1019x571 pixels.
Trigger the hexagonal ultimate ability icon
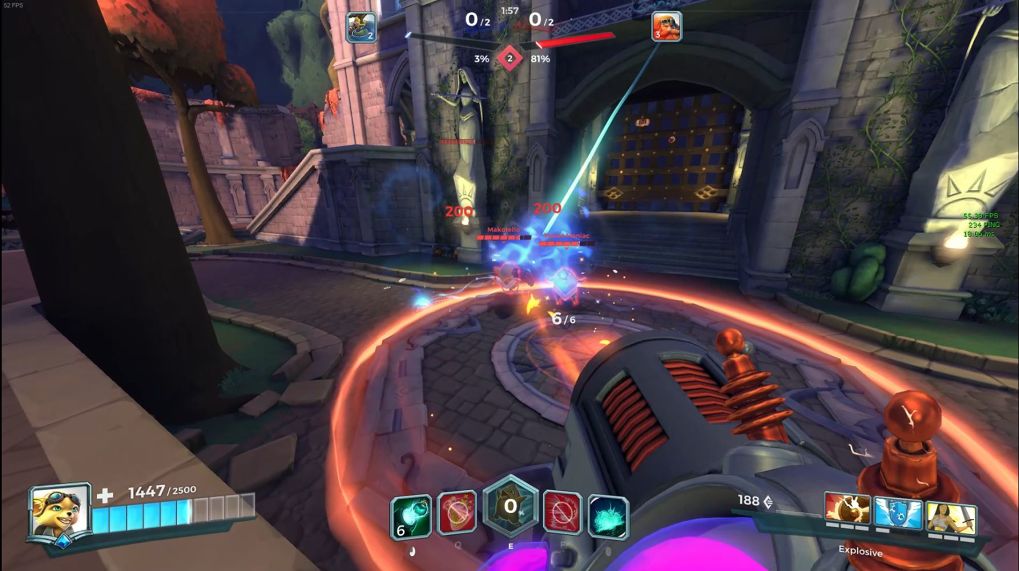[510, 507]
